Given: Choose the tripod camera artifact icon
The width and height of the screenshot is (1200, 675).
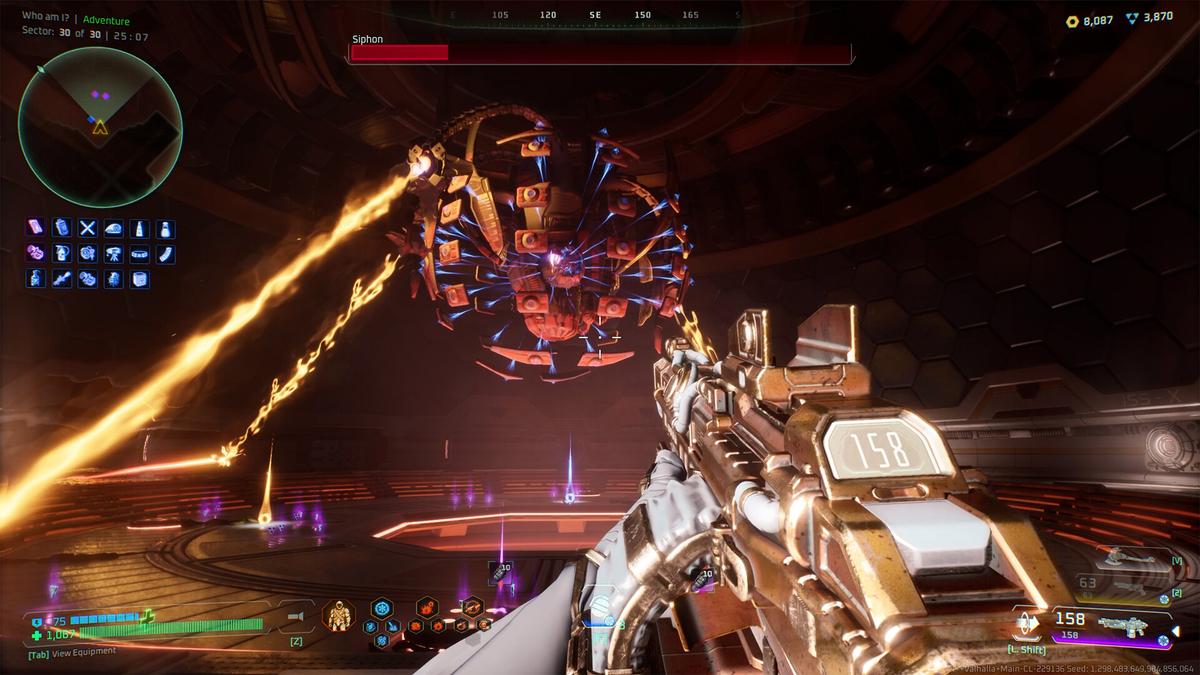Looking at the screenshot, I should coord(114,254).
